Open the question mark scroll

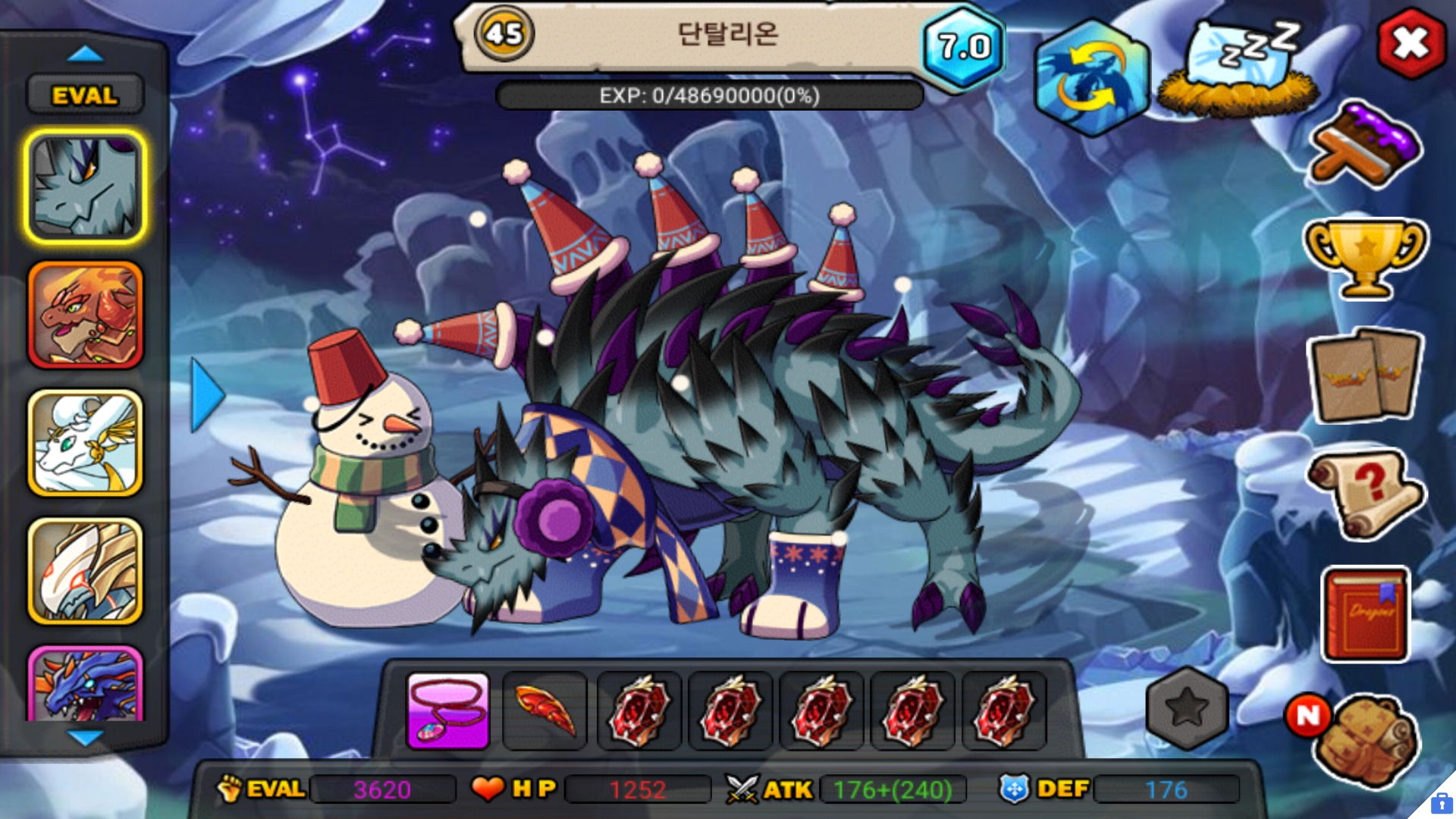[x=1365, y=494]
